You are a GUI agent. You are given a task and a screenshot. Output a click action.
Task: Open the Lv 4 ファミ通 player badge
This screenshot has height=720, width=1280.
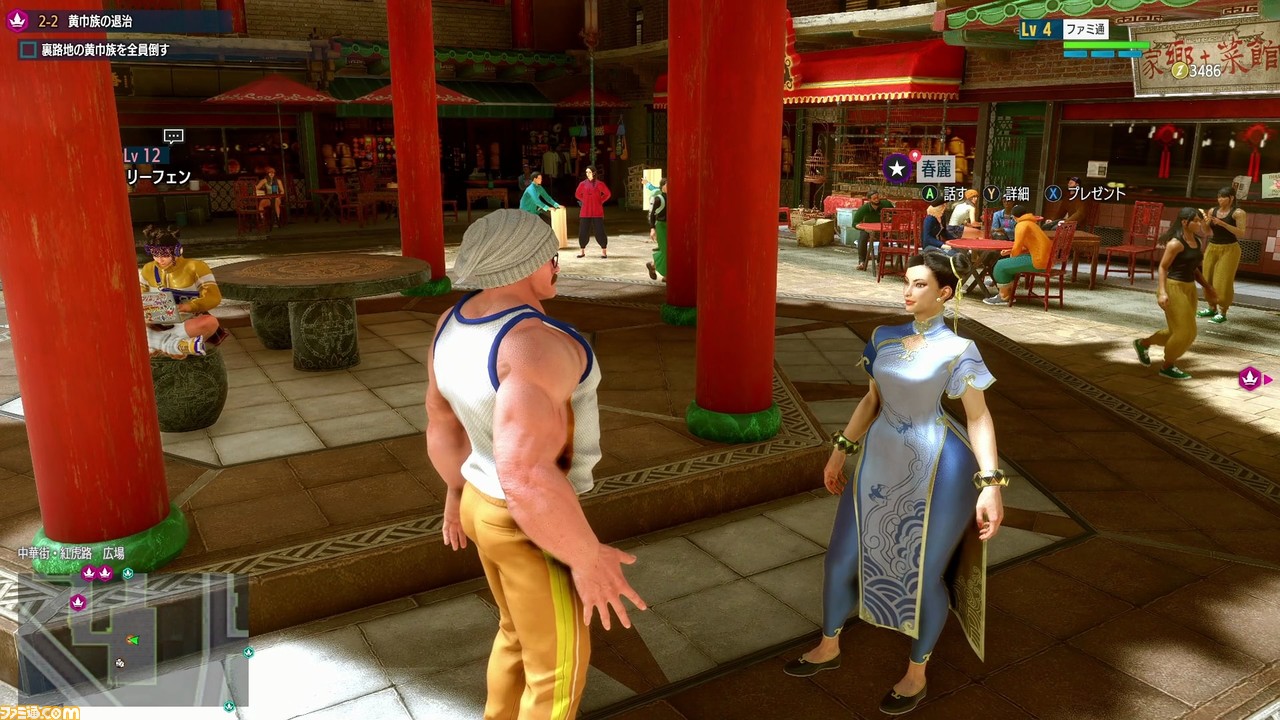point(1077,29)
